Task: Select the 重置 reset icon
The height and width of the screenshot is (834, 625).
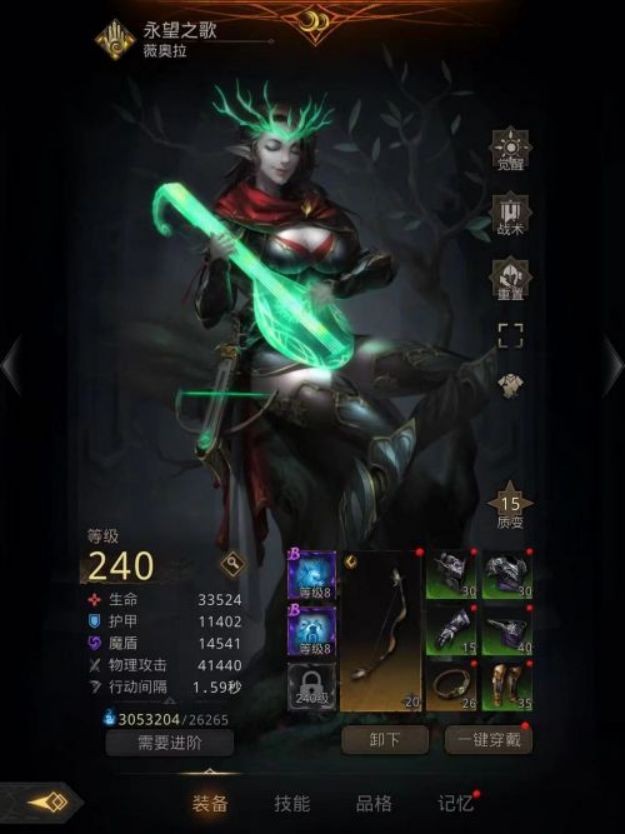Action: click(510, 278)
